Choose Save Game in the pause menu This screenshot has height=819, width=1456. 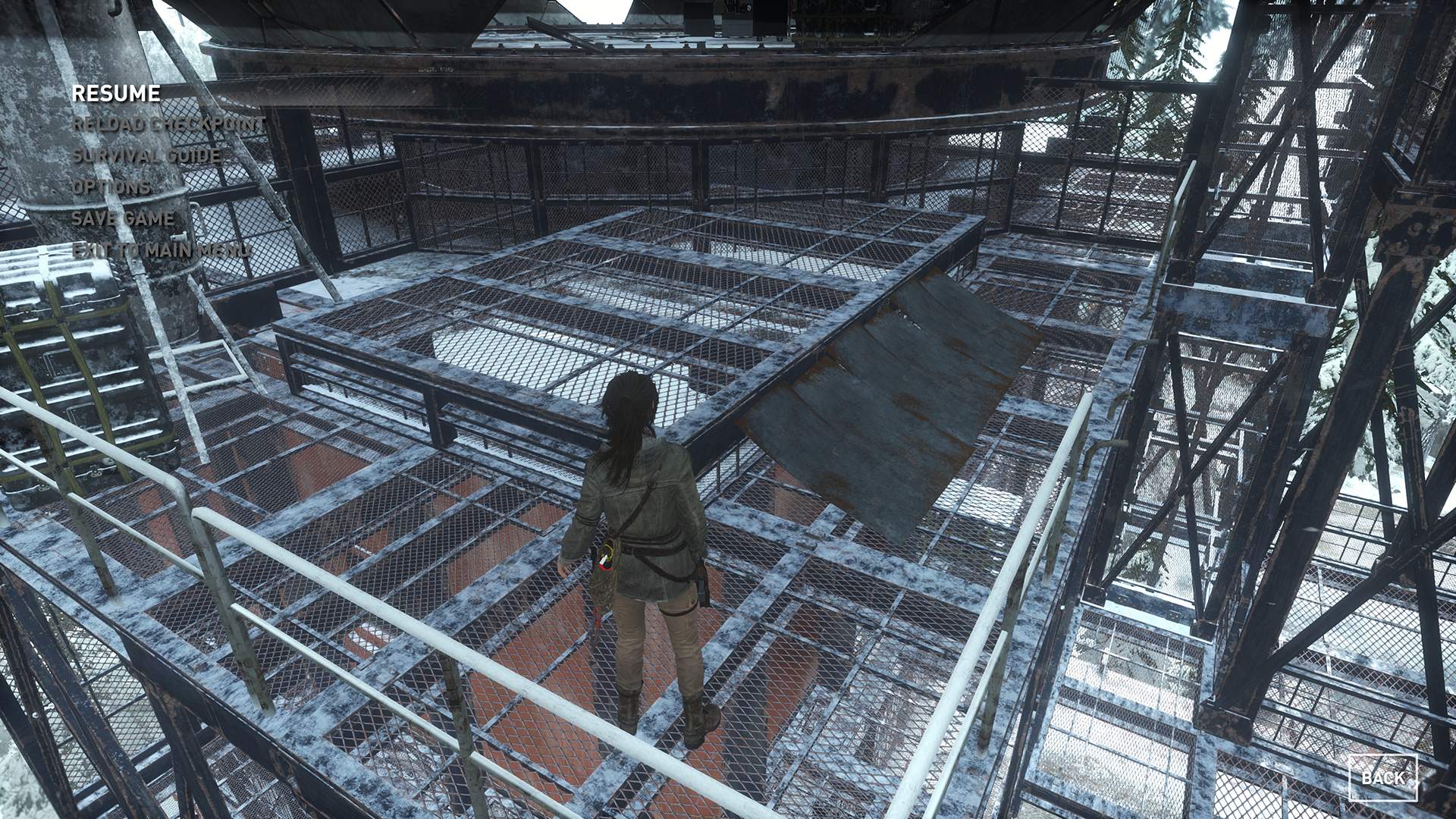(123, 218)
